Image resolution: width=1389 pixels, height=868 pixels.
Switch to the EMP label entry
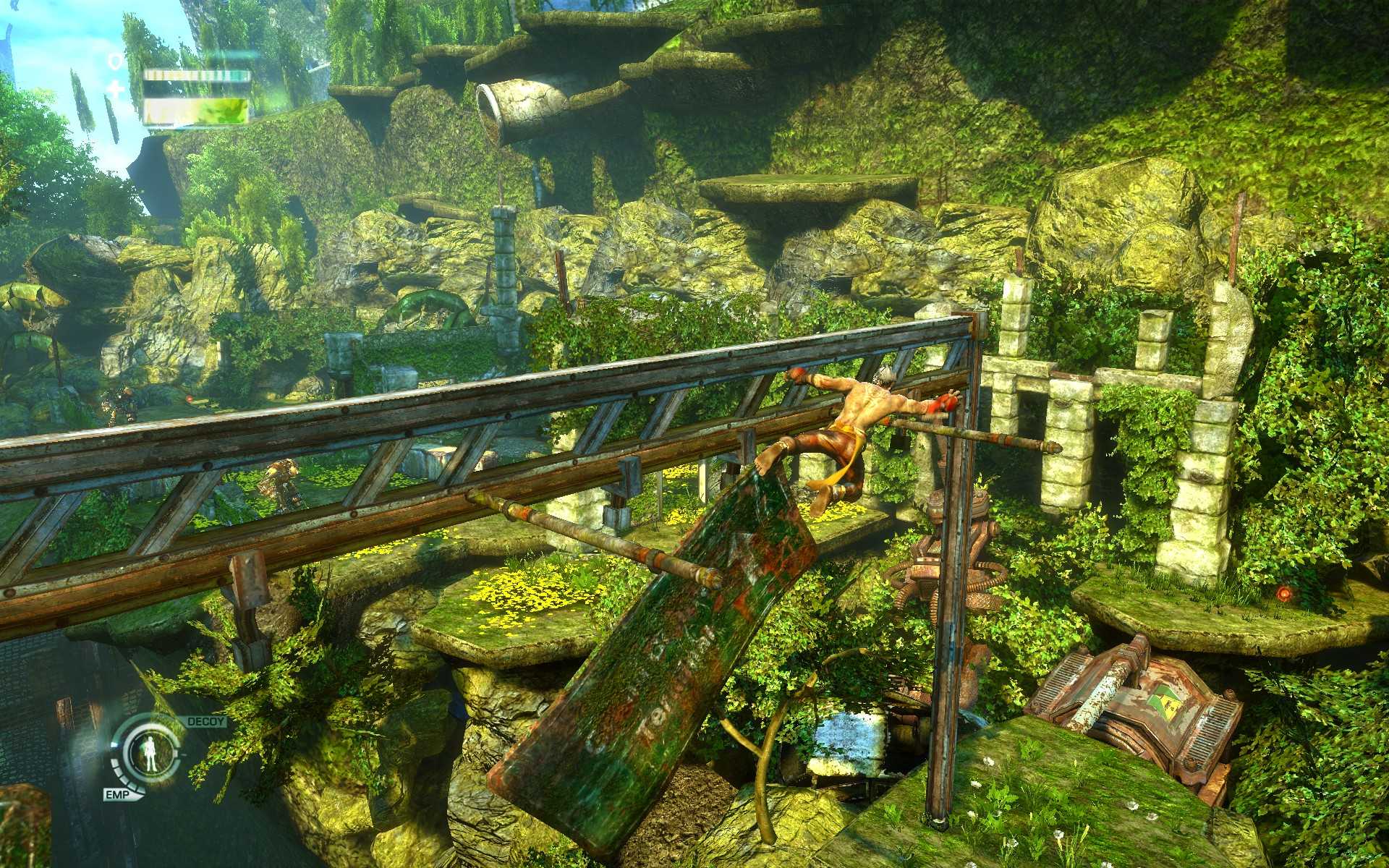(x=117, y=794)
